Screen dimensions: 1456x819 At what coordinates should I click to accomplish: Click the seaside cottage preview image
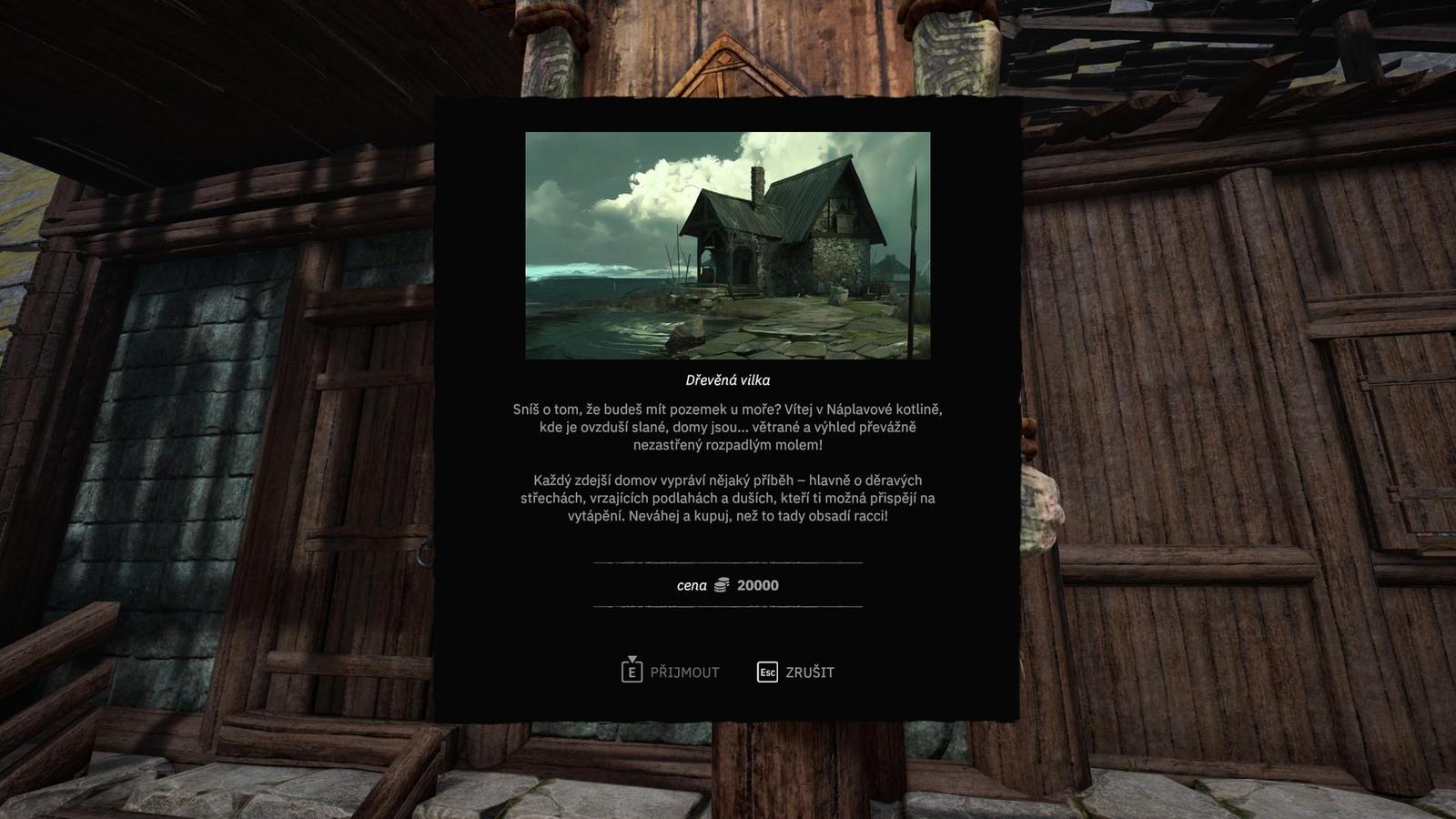pyautogui.click(x=727, y=246)
